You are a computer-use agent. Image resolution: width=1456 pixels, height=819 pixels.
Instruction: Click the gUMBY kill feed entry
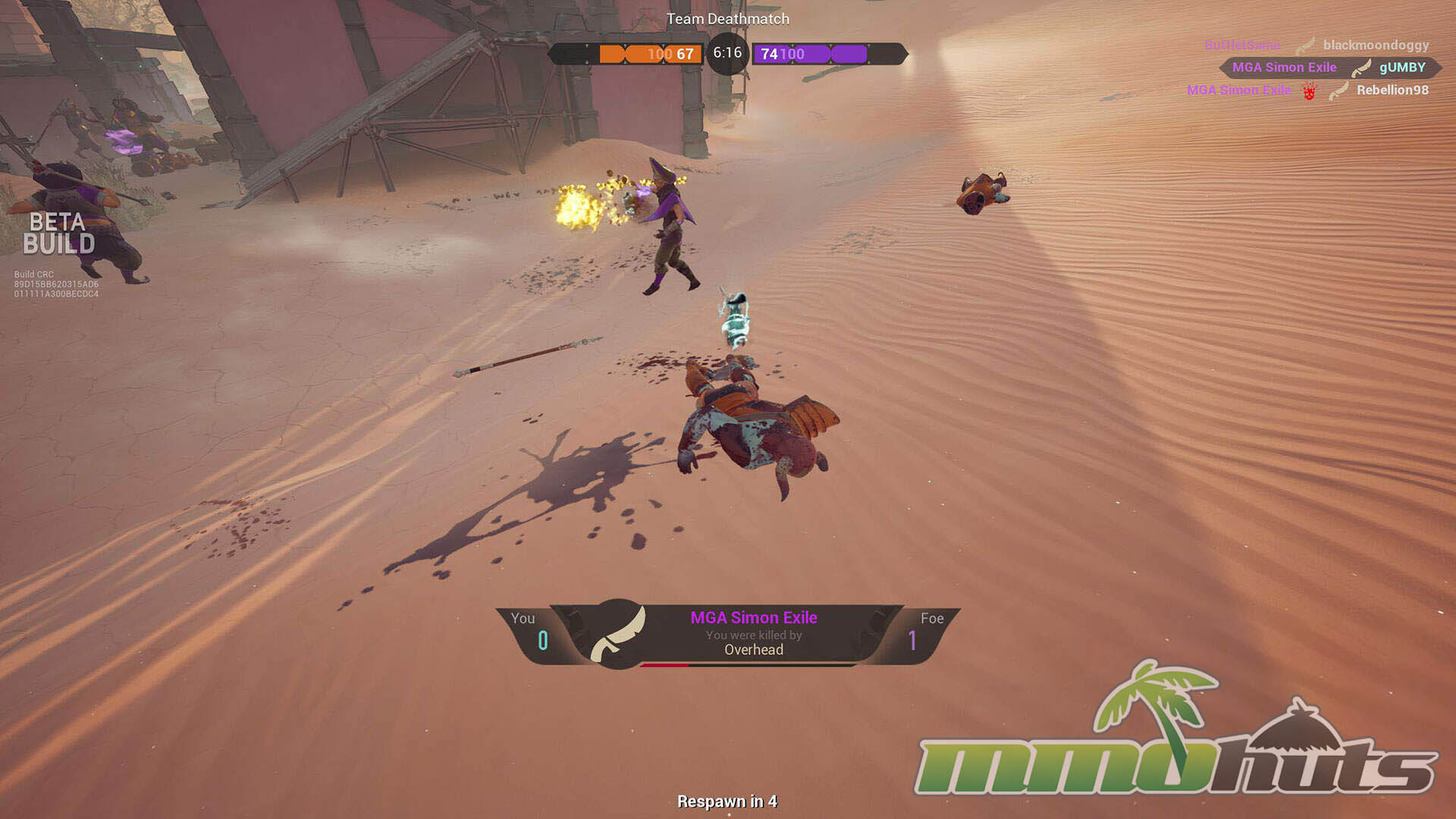(1401, 67)
